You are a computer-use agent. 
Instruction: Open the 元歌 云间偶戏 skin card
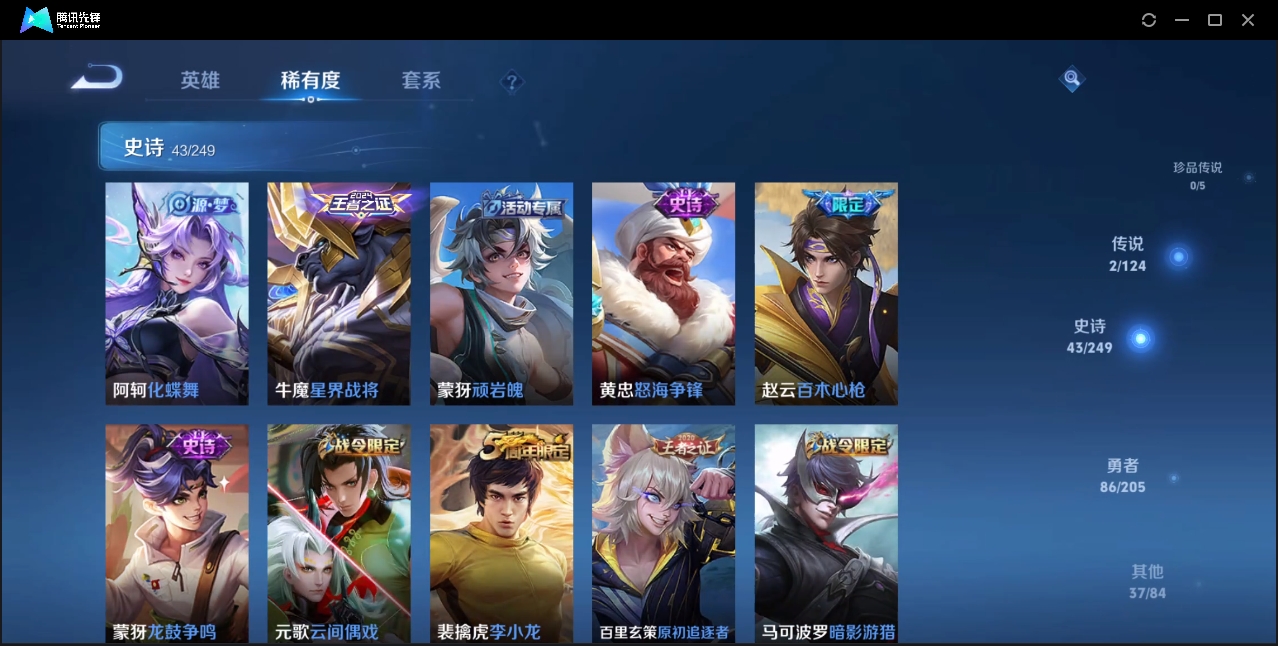(339, 533)
